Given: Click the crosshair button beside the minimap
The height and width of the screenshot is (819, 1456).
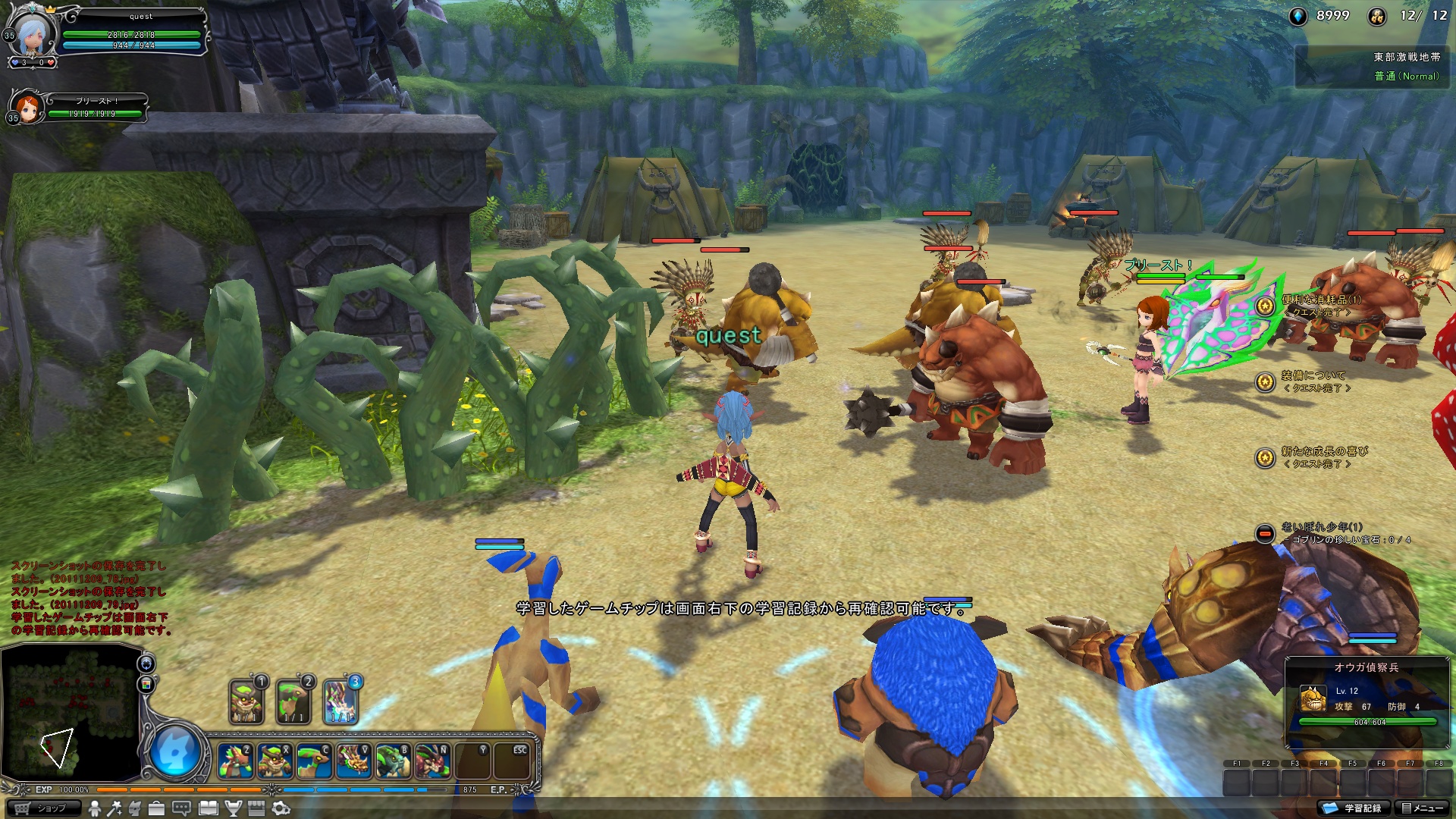Looking at the screenshot, I should (146, 664).
